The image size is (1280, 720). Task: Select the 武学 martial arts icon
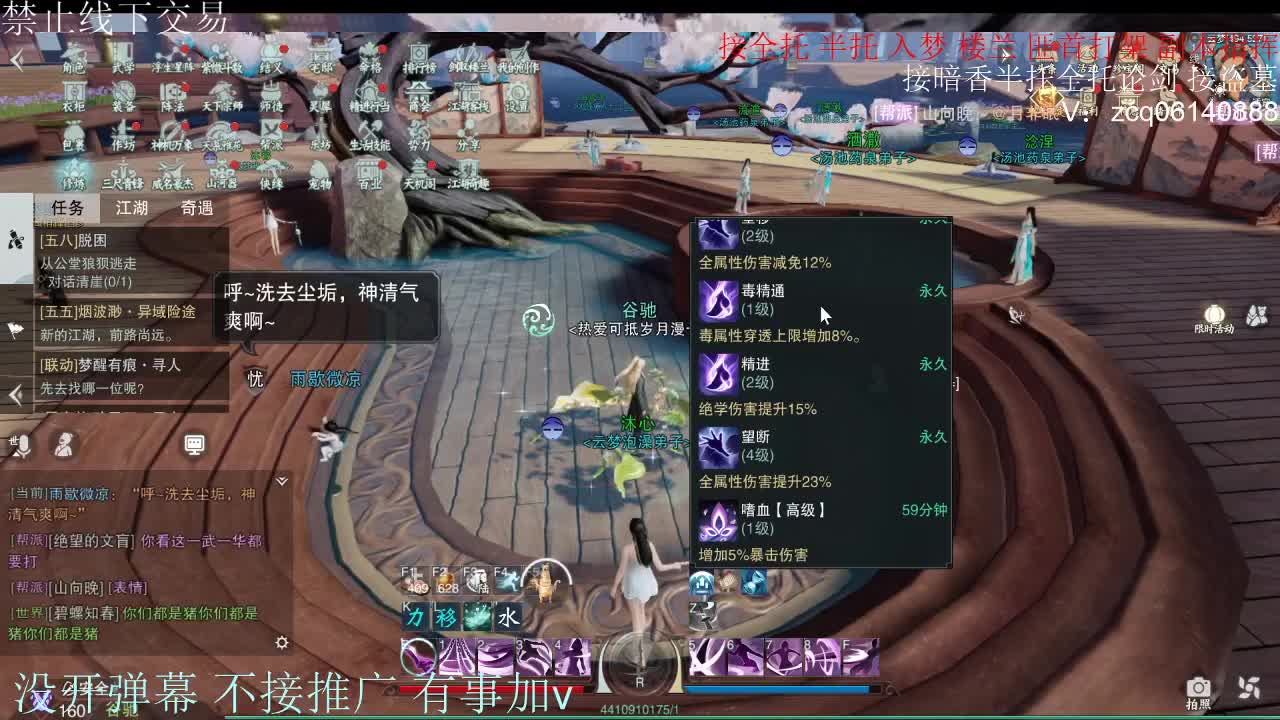coord(123,58)
